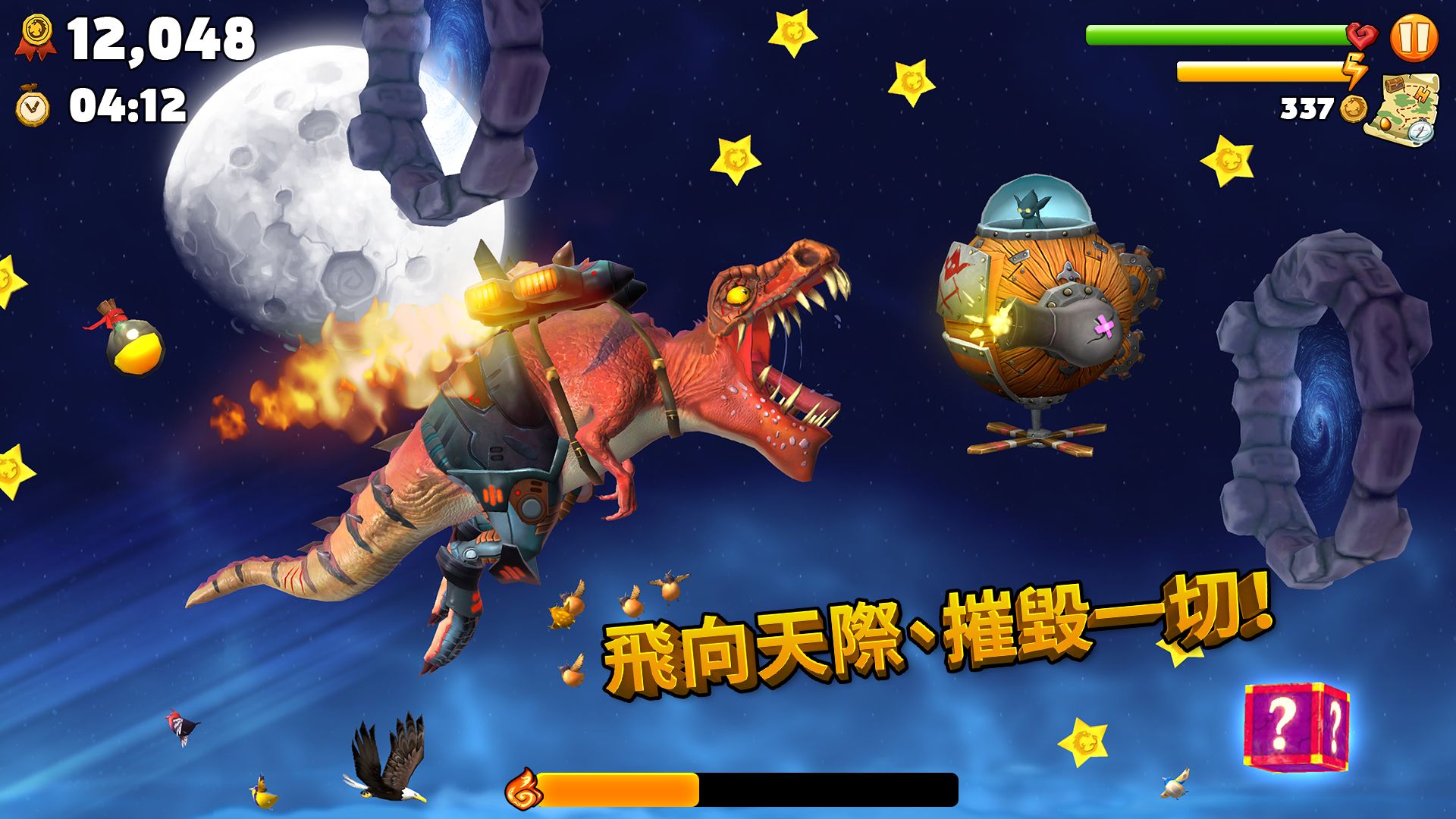Click the gold coin icon beside 337

coord(1354,106)
